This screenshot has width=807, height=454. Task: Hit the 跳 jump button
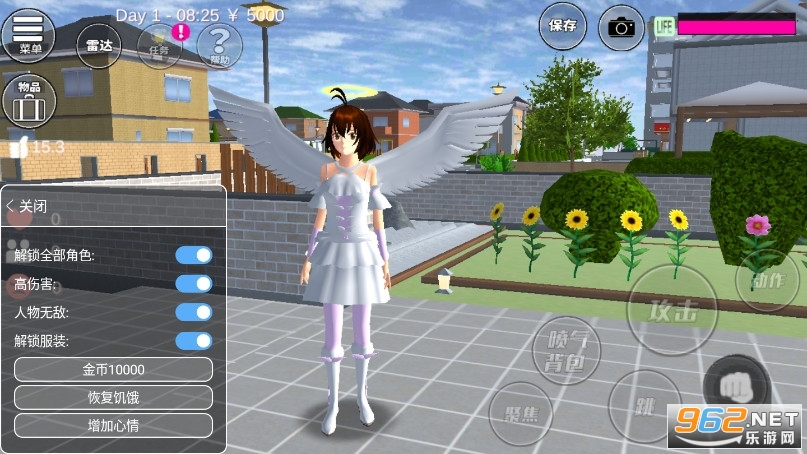644,407
